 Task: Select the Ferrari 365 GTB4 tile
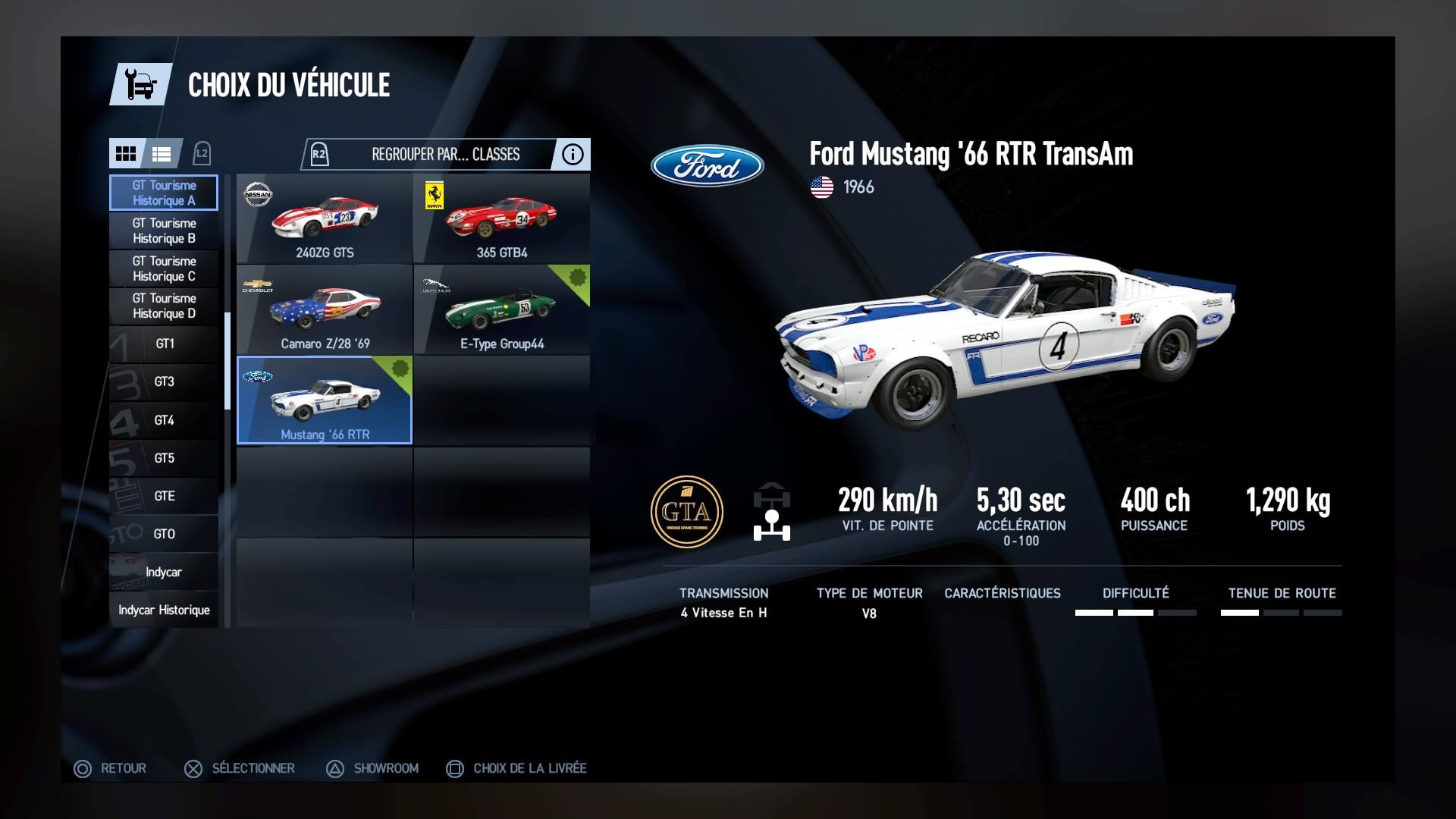point(501,219)
